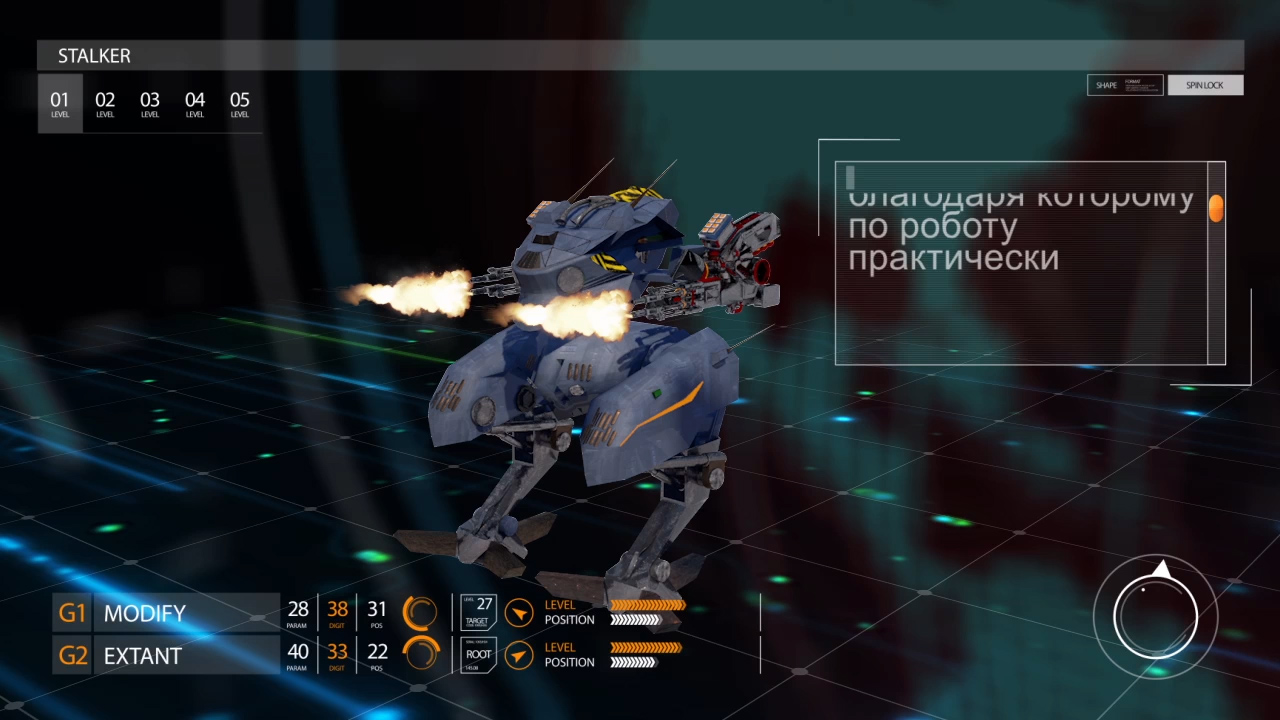Click the circular compass dial
This screenshot has height=720, width=1280.
pyautogui.click(x=1156, y=616)
